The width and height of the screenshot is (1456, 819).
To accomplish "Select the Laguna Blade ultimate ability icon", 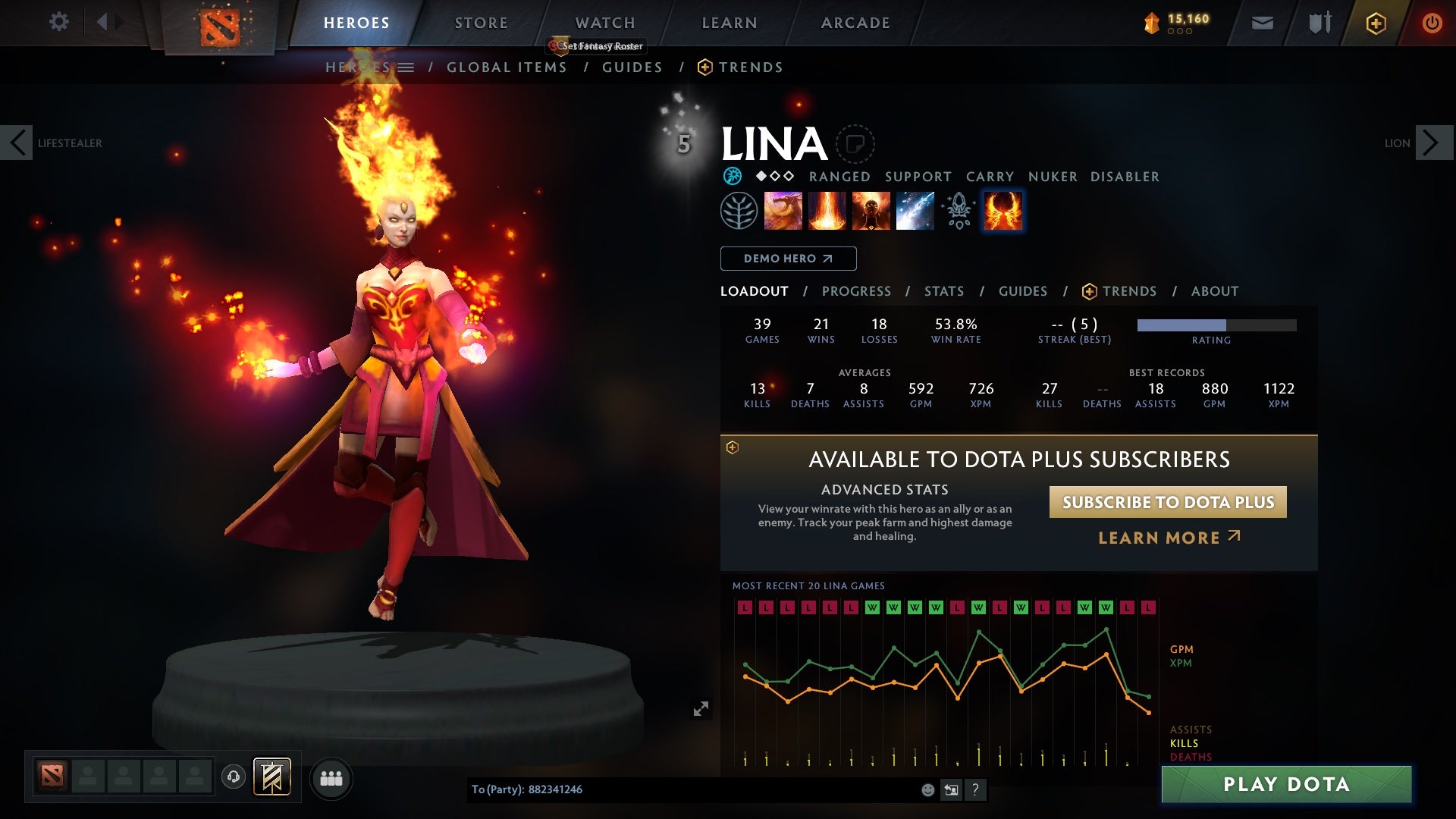I will point(914,210).
